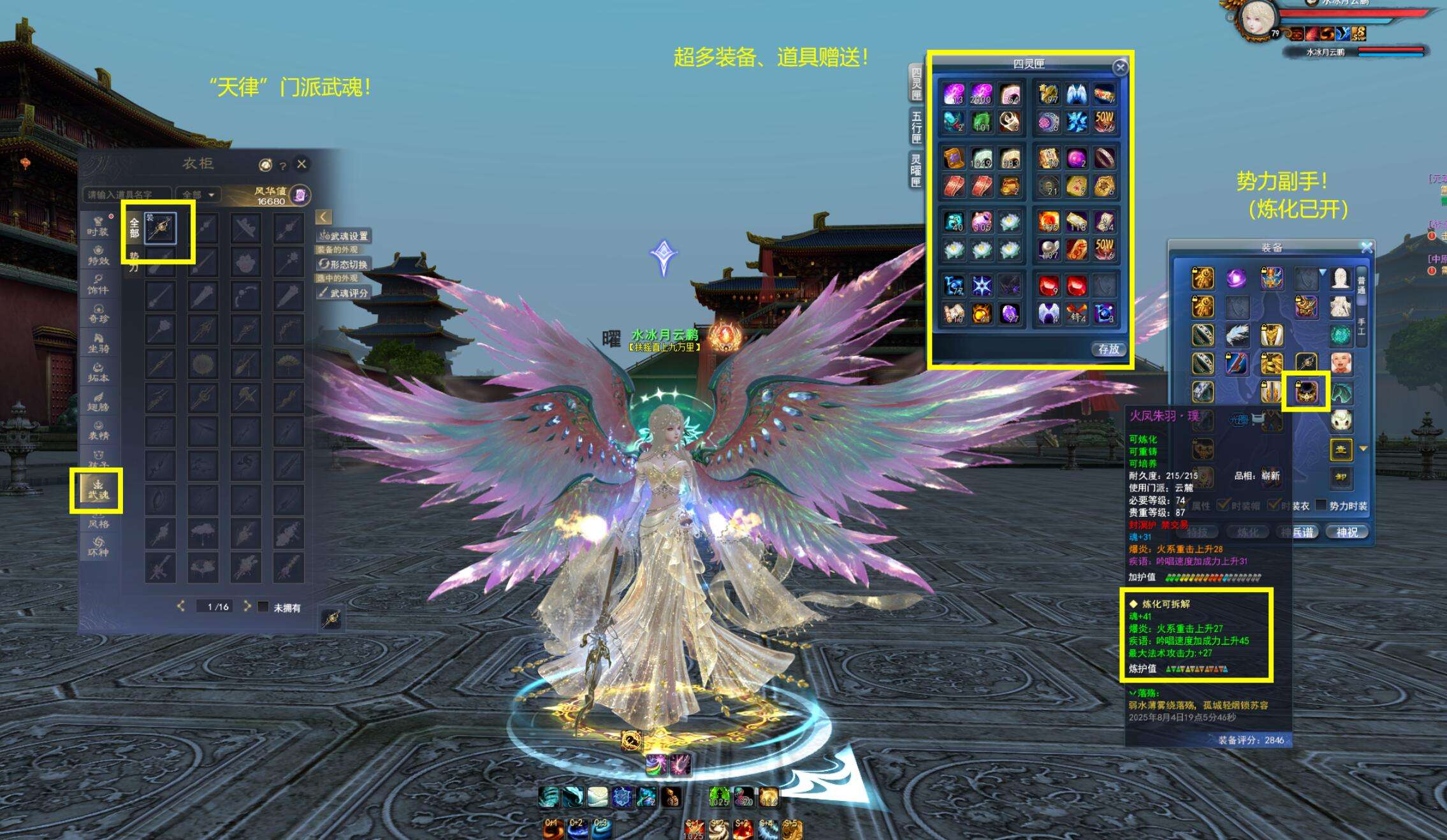
Task: Click the 神祝 button in equipment panel
Action: 1347,532
